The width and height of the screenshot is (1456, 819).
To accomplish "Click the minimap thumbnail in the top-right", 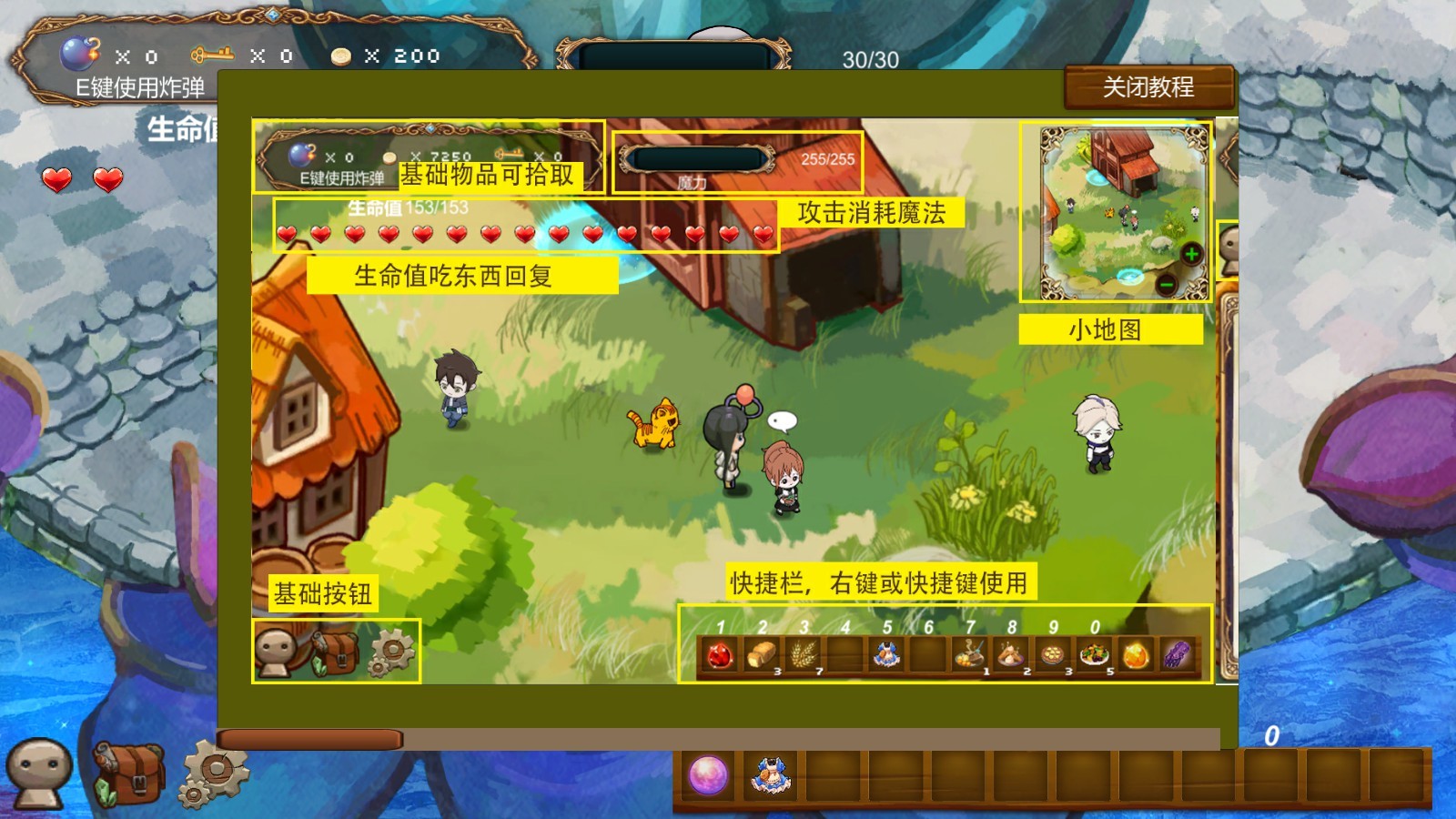I will (1124, 209).
